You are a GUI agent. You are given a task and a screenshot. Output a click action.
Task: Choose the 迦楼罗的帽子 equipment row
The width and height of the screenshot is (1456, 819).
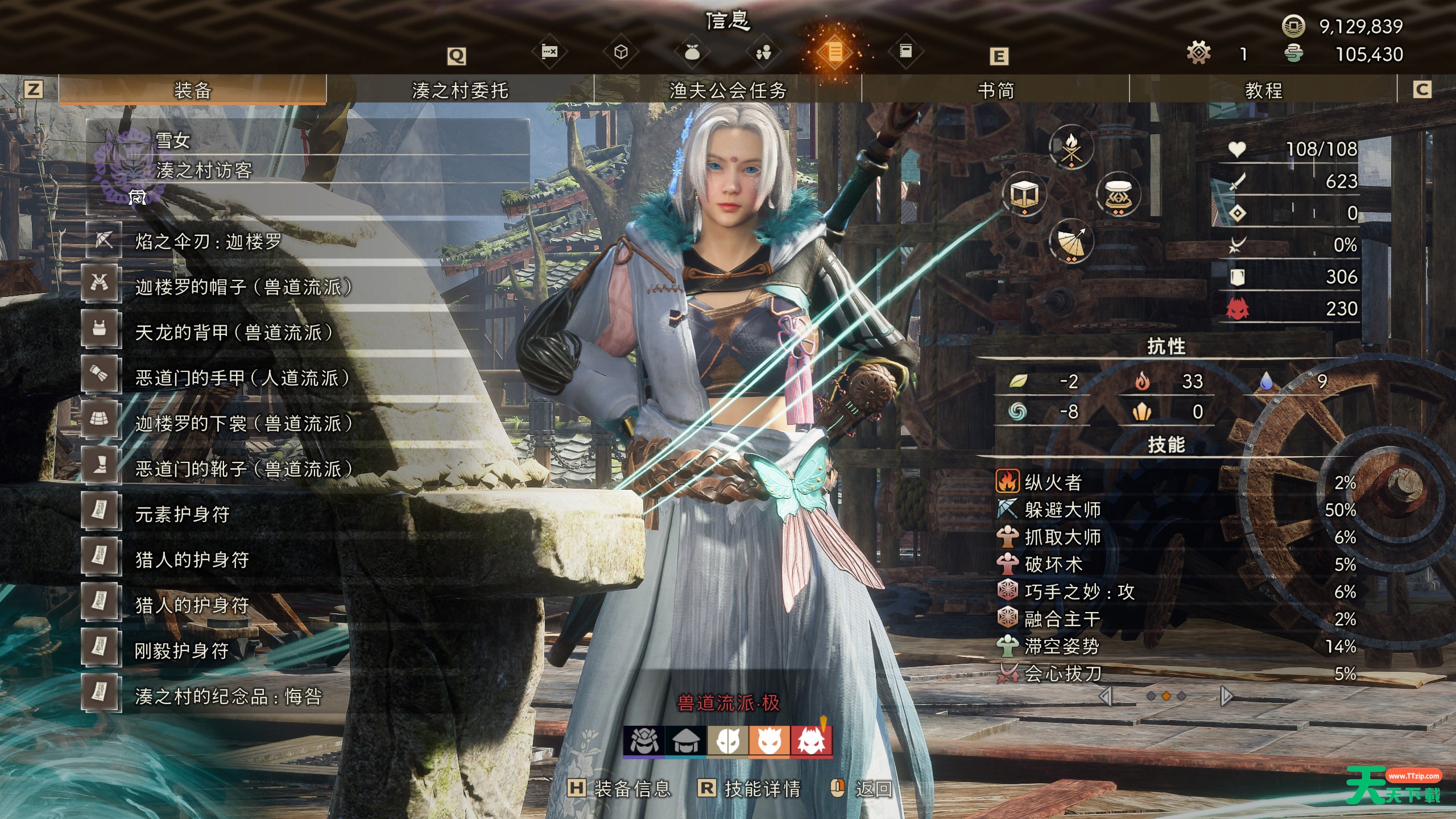pyautogui.click(x=243, y=287)
